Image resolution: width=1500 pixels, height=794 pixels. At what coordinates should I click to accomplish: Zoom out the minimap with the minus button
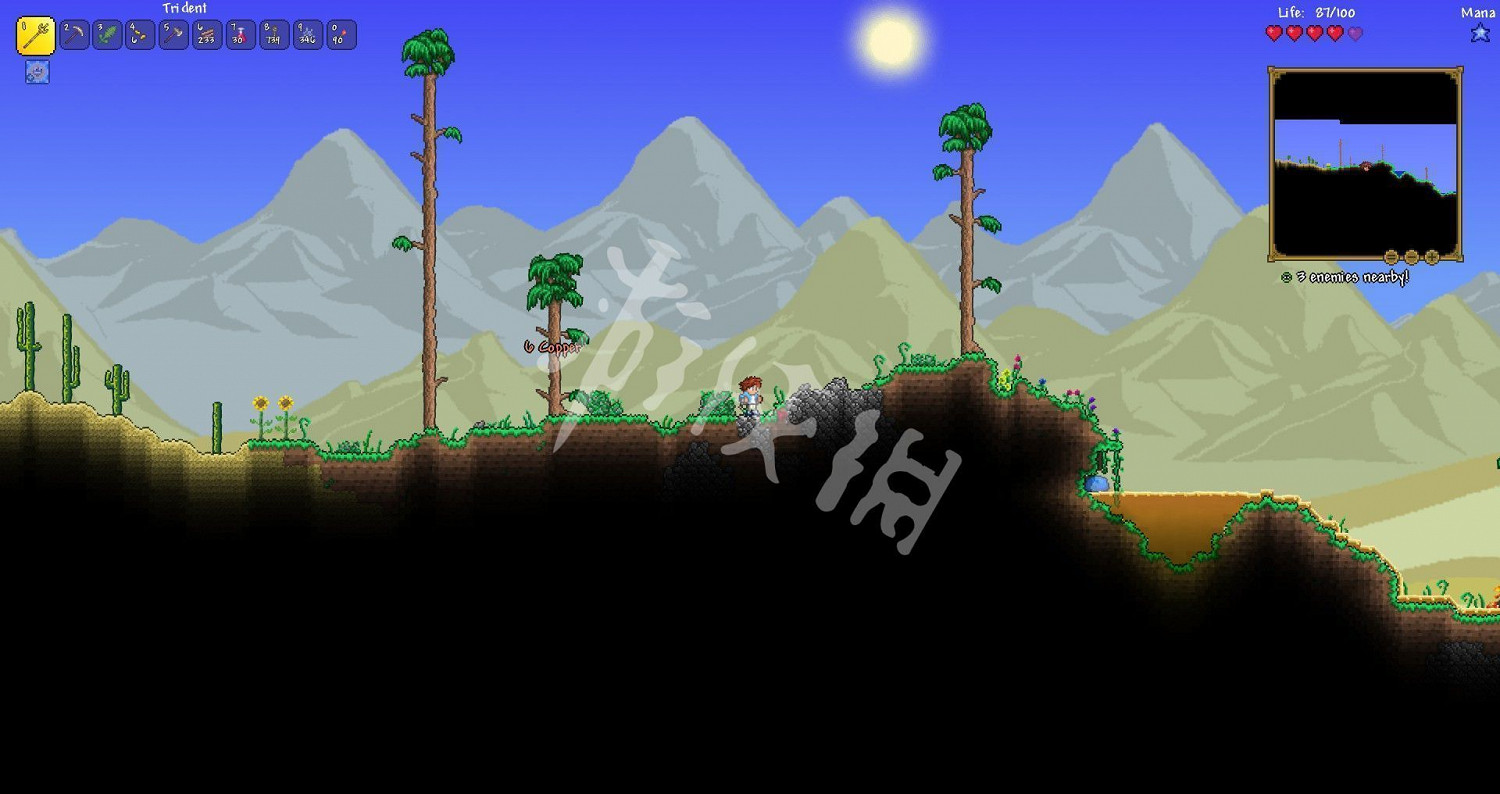[x=1412, y=257]
